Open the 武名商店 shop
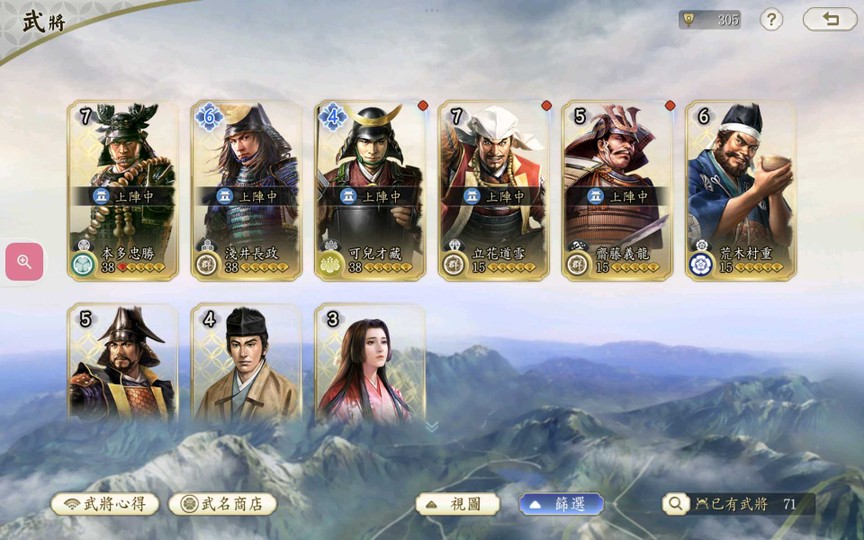This screenshot has width=864, height=540. point(222,504)
